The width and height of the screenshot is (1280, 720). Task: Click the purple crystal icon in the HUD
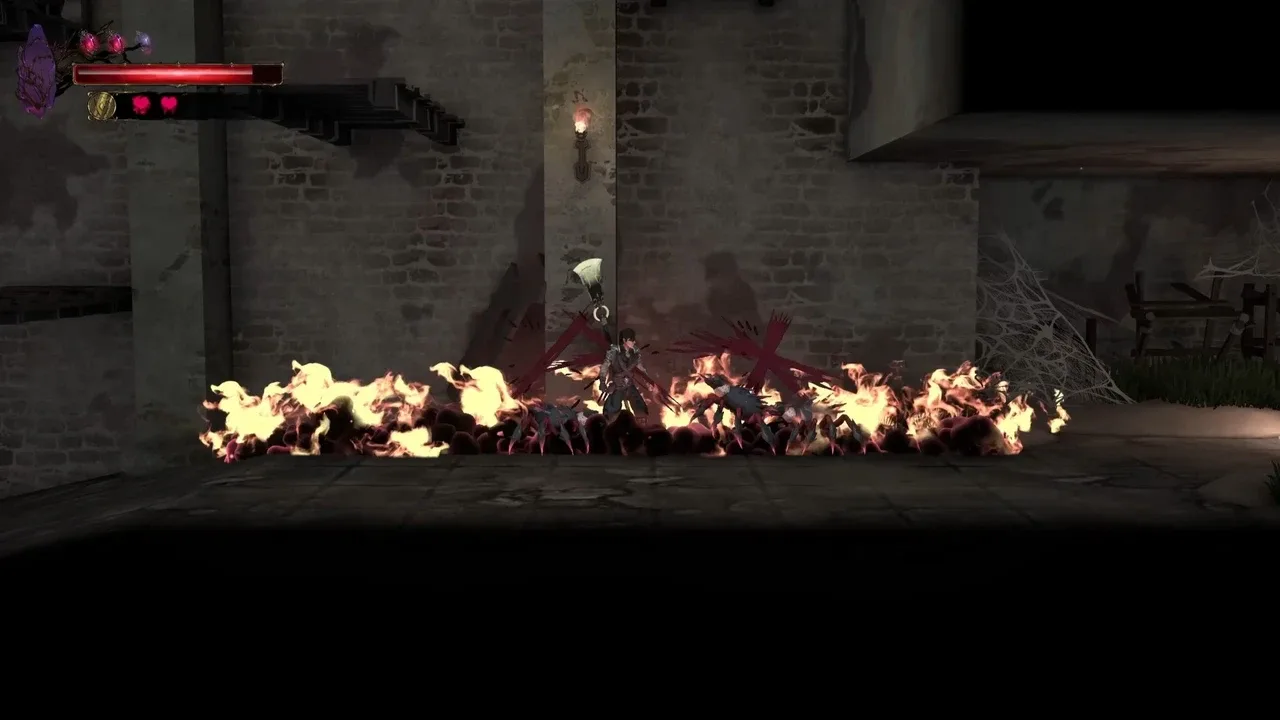tap(35, 66)
